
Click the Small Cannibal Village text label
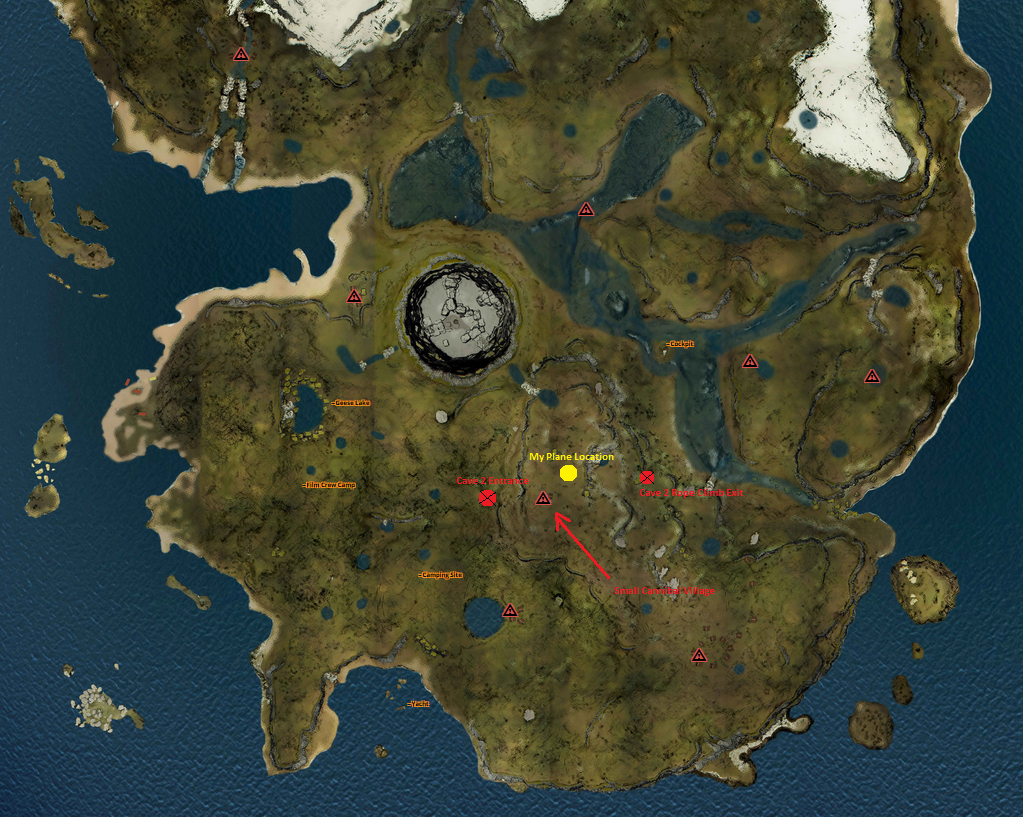[665, 591]
